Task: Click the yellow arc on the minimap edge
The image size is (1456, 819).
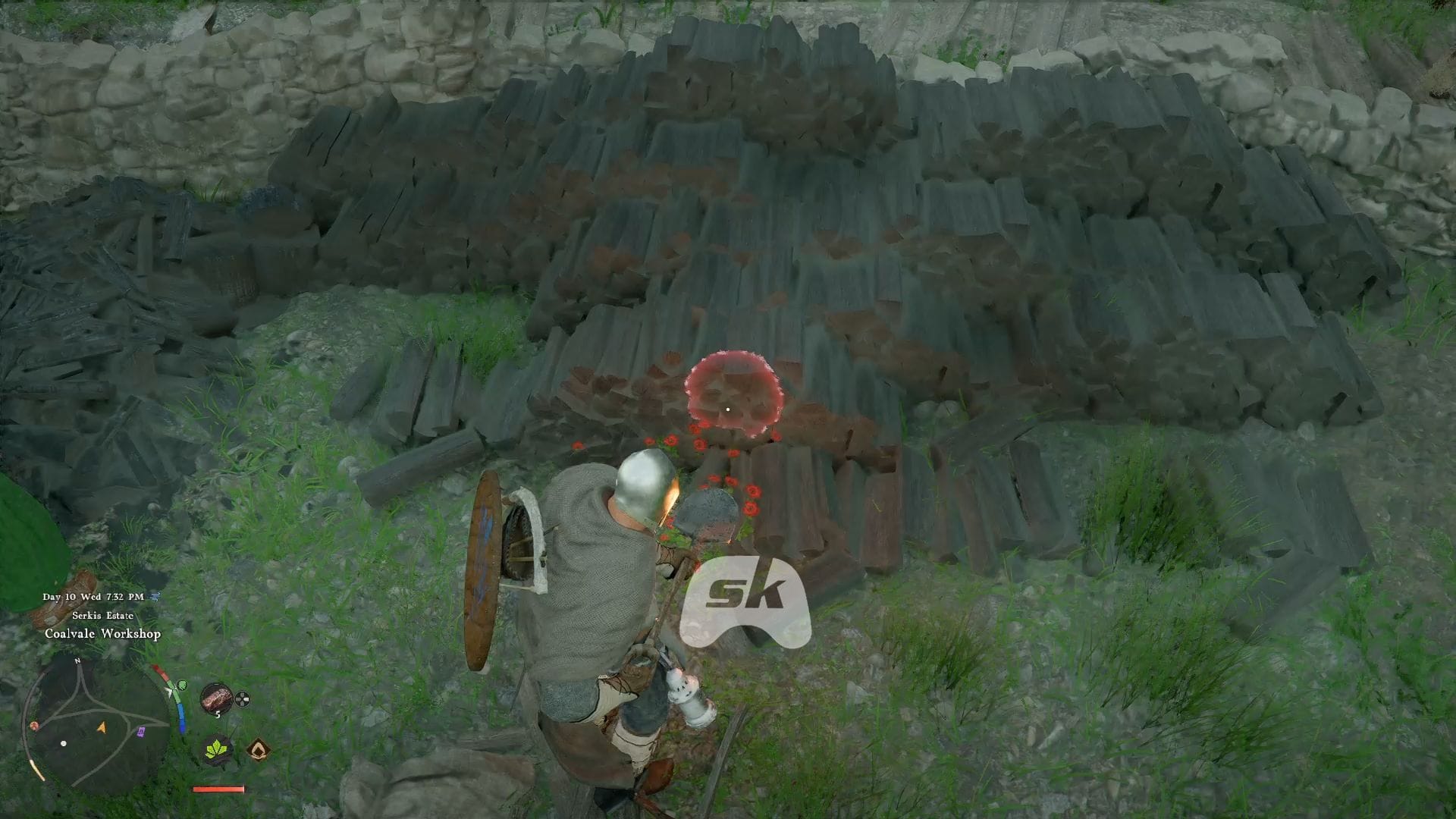Action: click(37, 768)
